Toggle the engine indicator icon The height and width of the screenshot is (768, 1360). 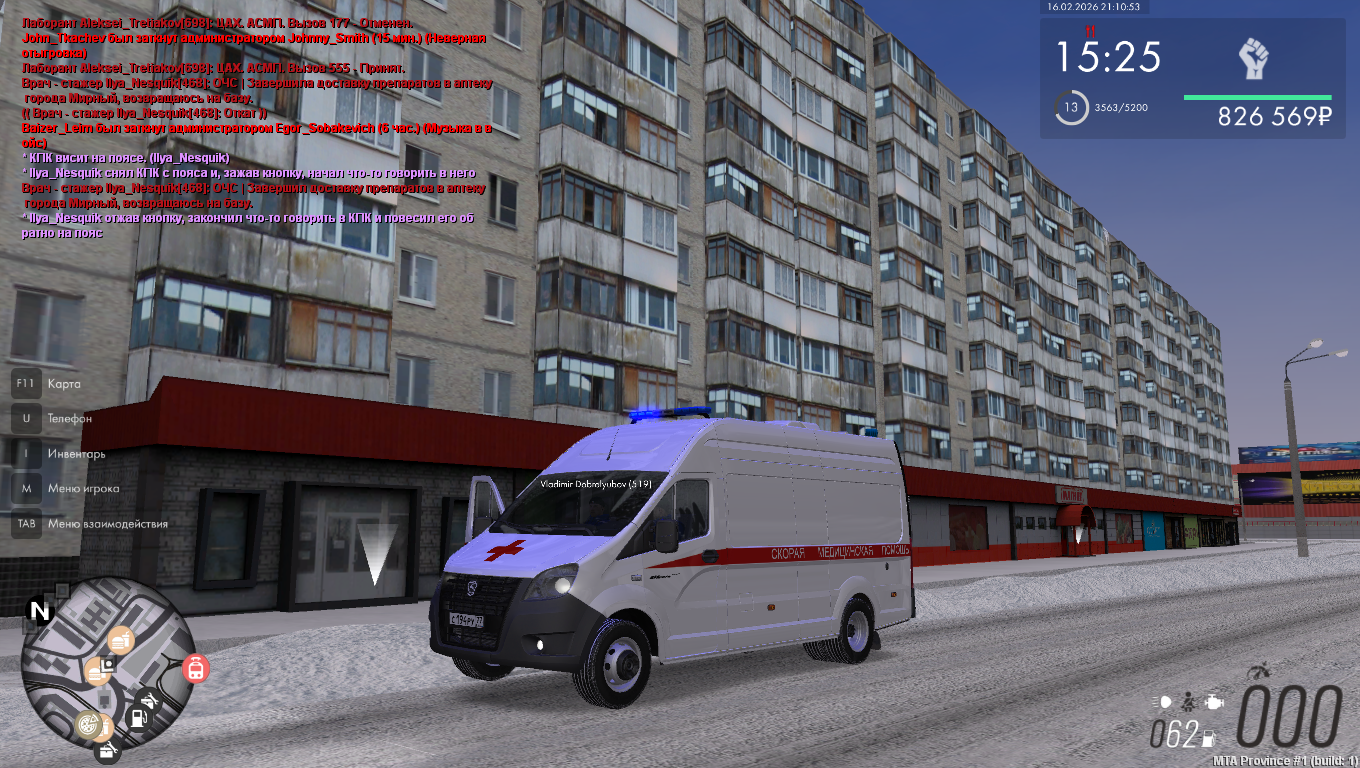click(x=1213, y=702)
